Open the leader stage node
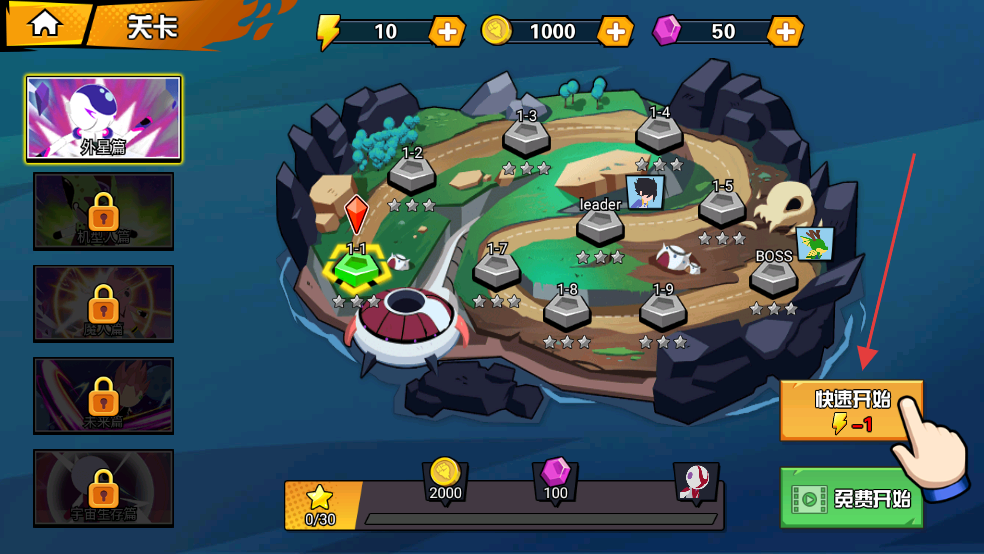Viewport: 984px width, 554px height. 600,226
